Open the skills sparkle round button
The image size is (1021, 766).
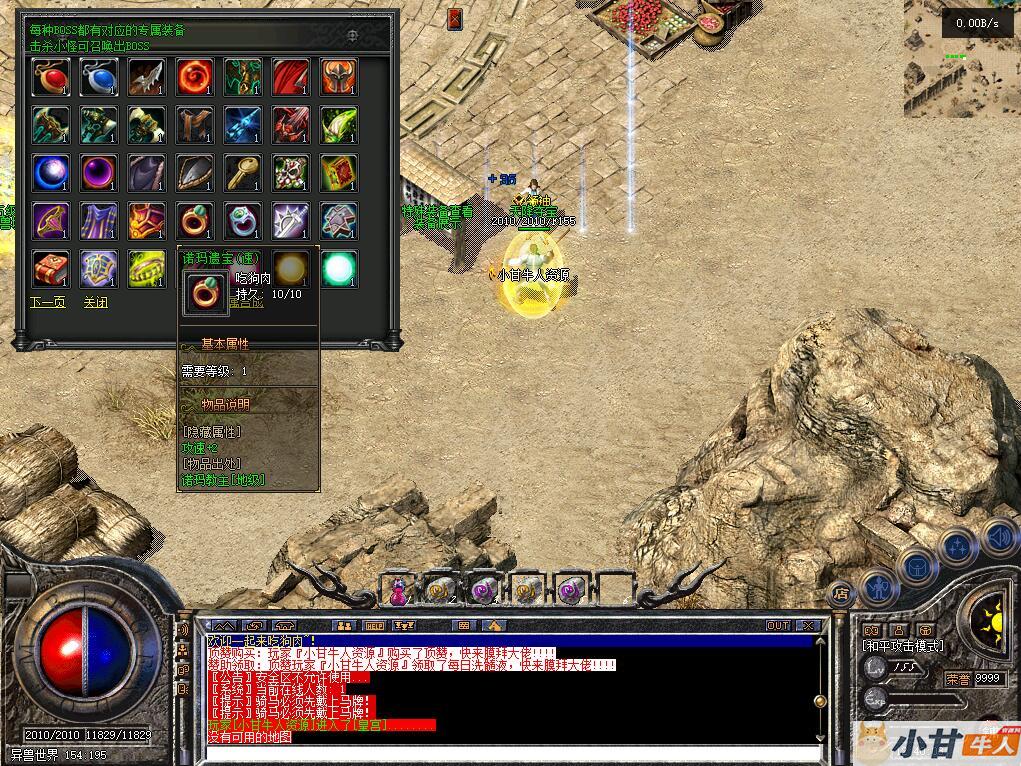coord(959,547)
